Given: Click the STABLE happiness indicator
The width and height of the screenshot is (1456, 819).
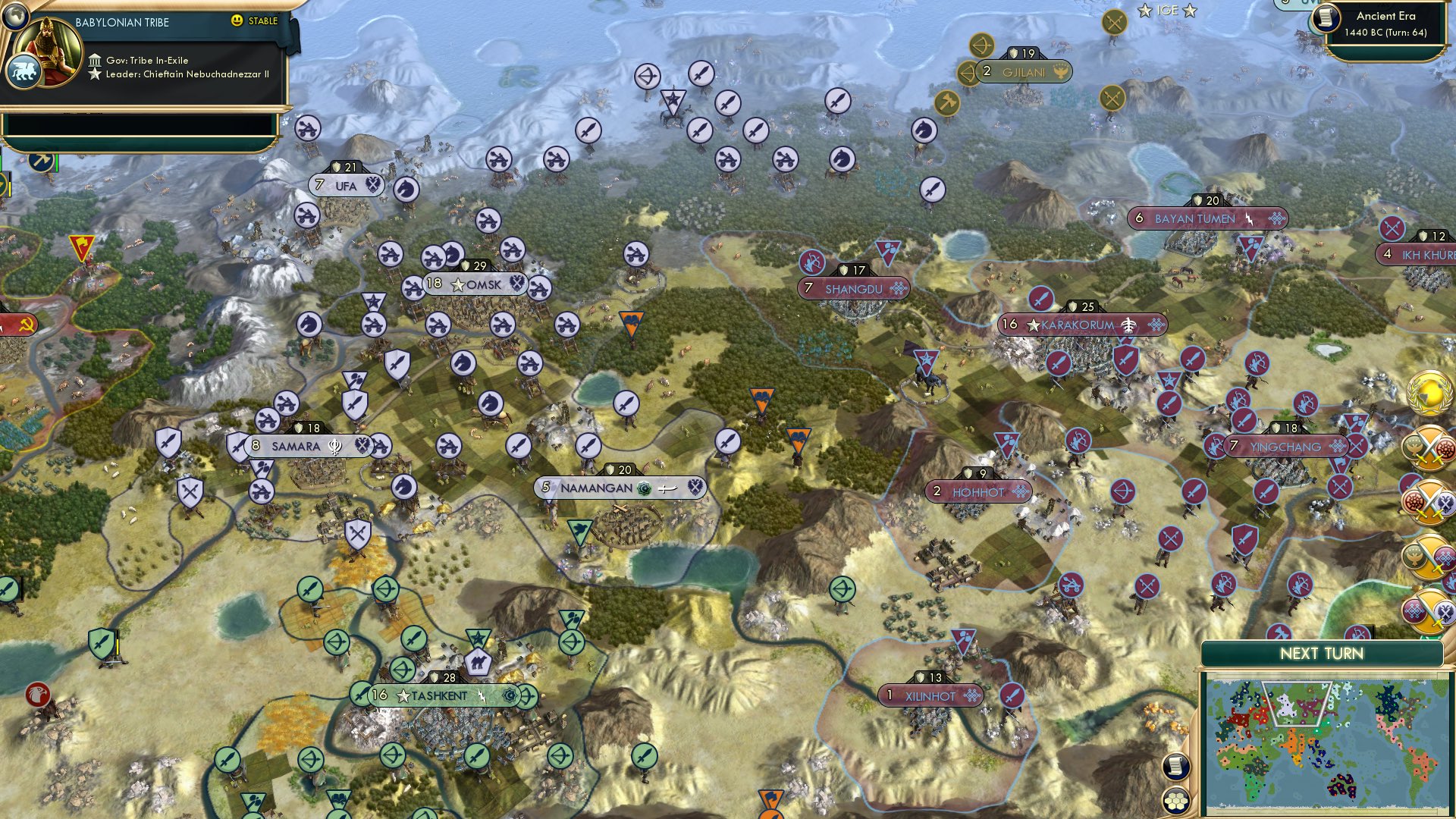Looking at the screenshot, I should tap(253, 22).
